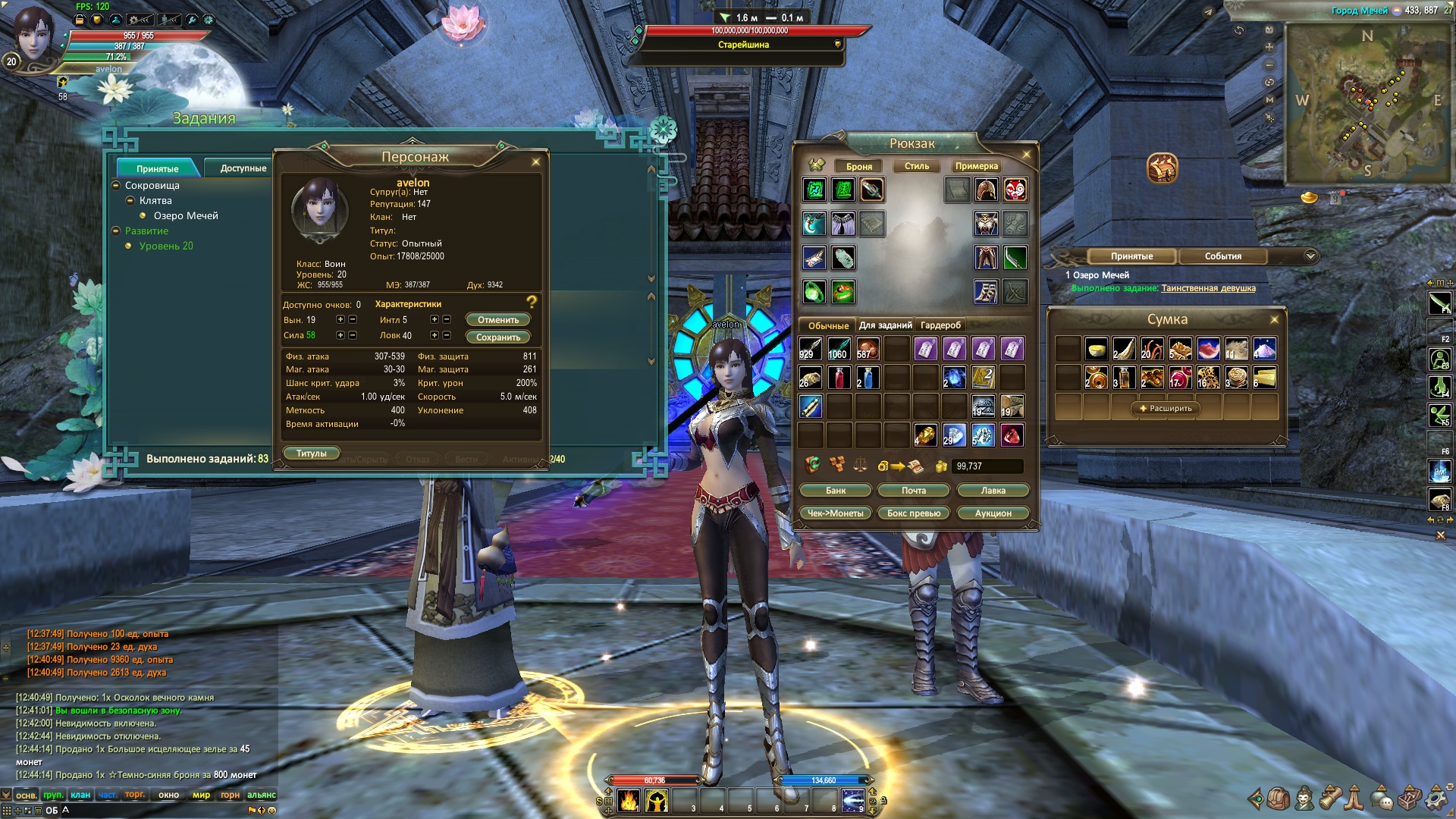This screenshot has width=1456, height=819.
Task: Open the Гардероб wardrobe tab
Action: pos(940,325)
